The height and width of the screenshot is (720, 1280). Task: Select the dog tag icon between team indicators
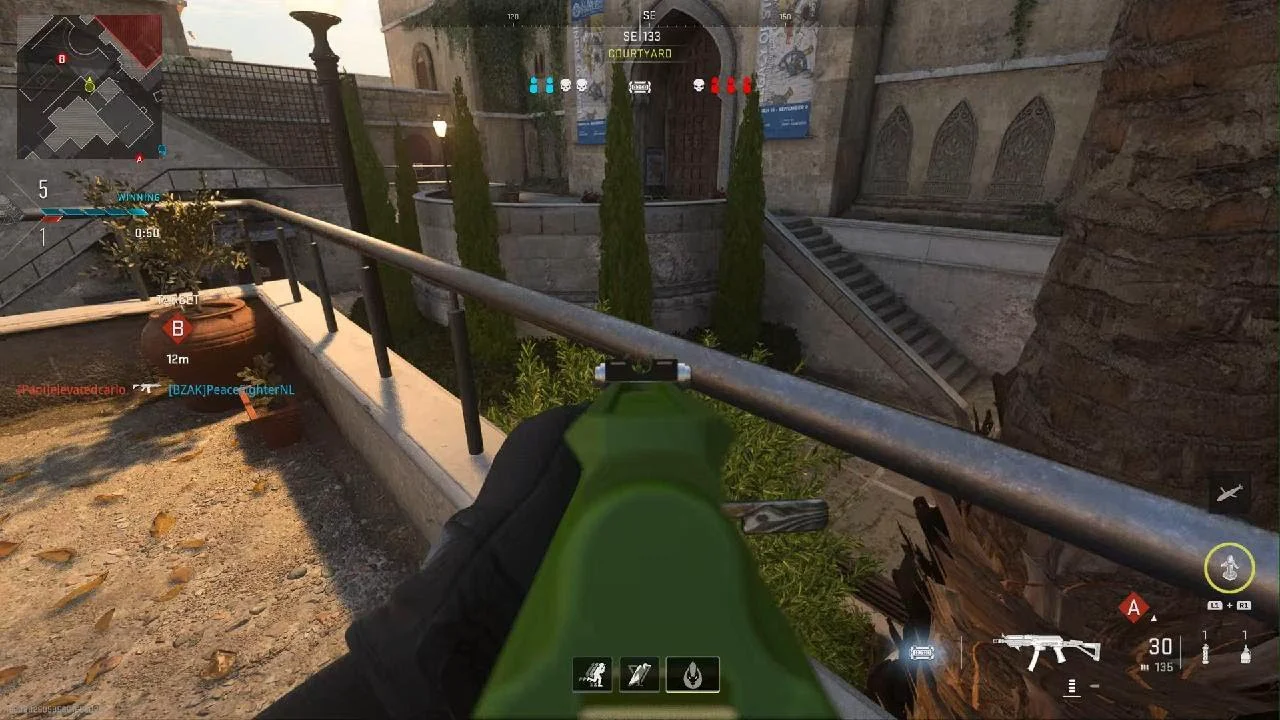pyautogui.click(x=639, y=87)
